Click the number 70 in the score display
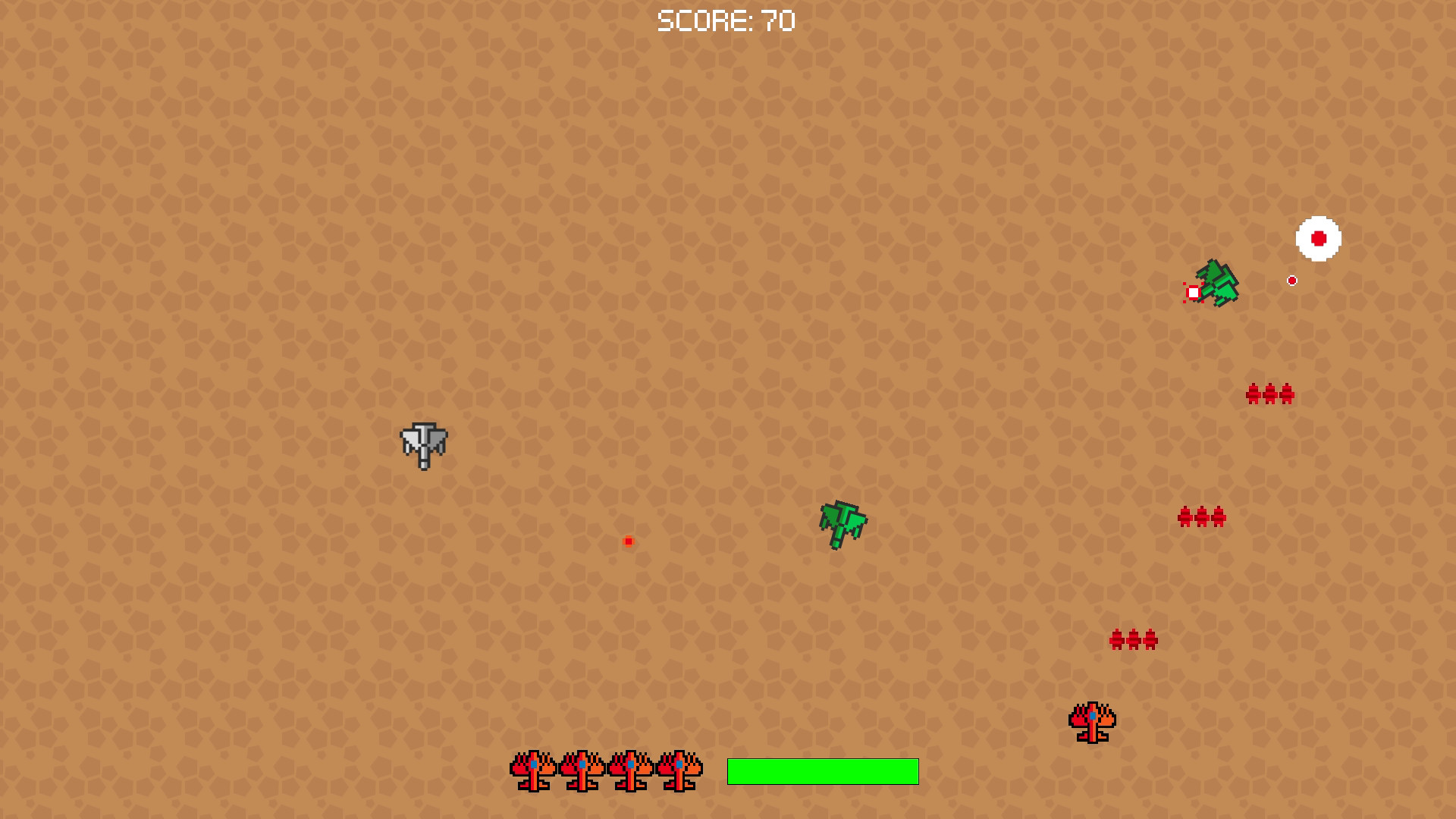Viewport: 1456px width, 819px height. coord(779,20)
